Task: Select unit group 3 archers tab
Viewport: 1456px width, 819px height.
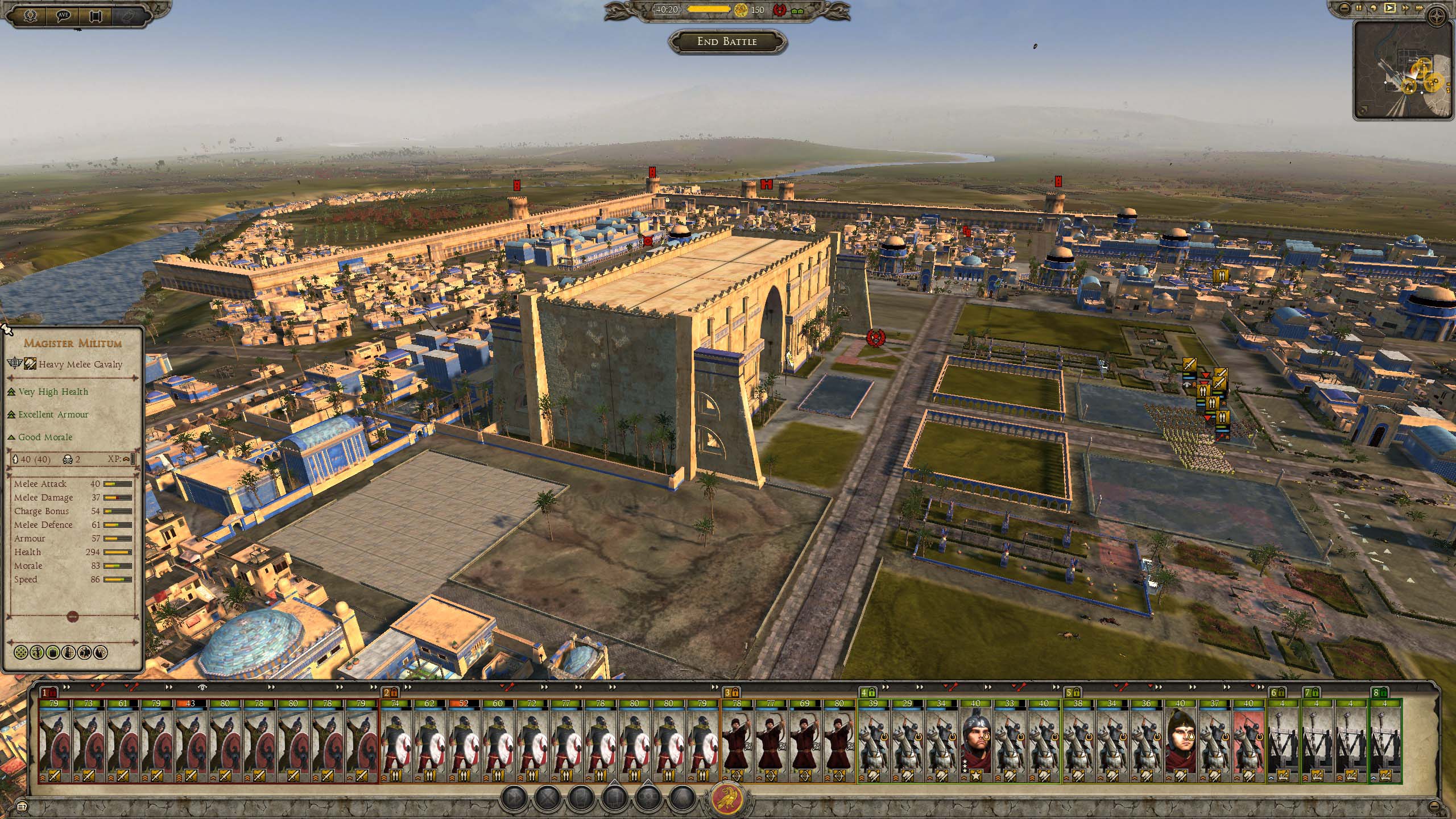Action: point(731,693)
